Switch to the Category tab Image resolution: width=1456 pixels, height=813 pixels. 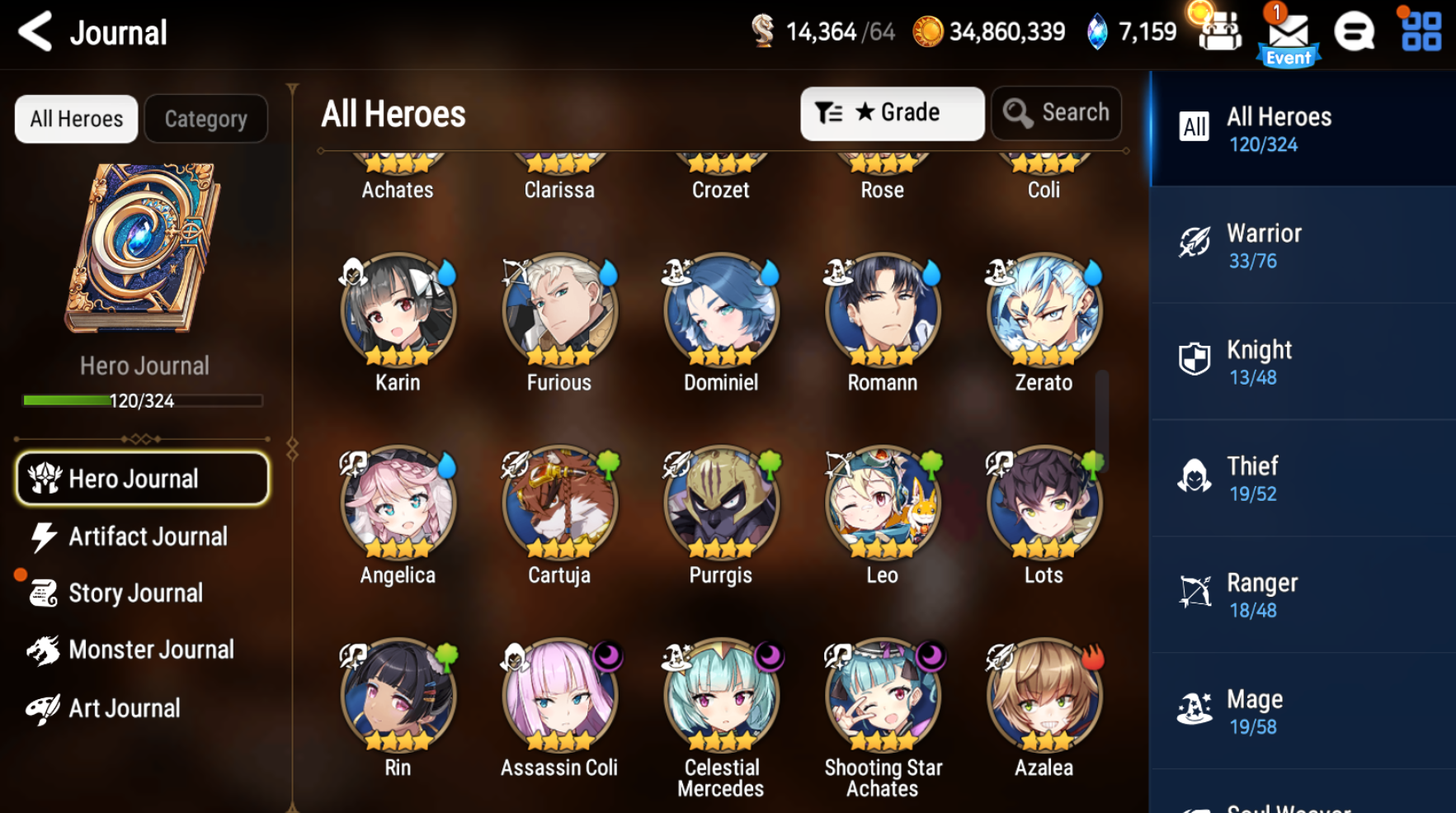coord(205,118)
